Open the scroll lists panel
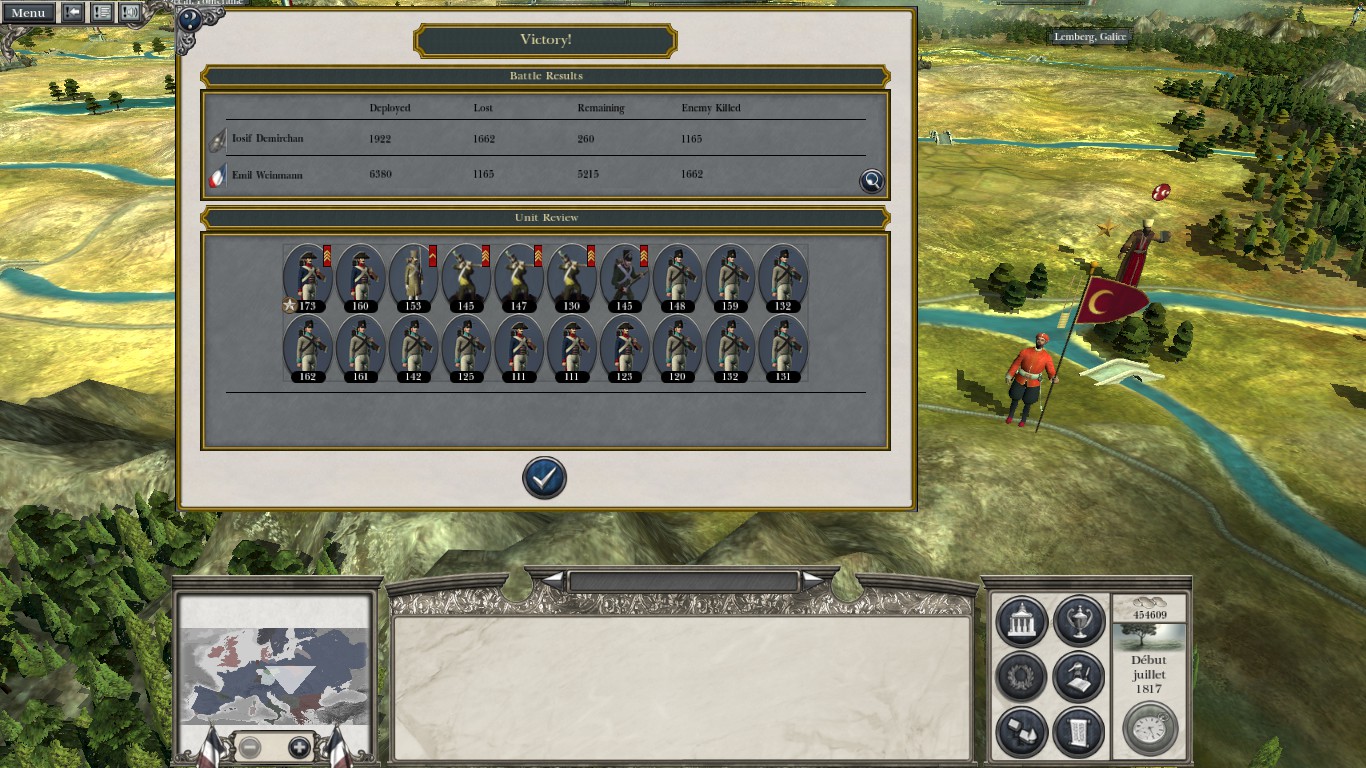Screen dimensions: 1366x768 (x=1078, y=731)
